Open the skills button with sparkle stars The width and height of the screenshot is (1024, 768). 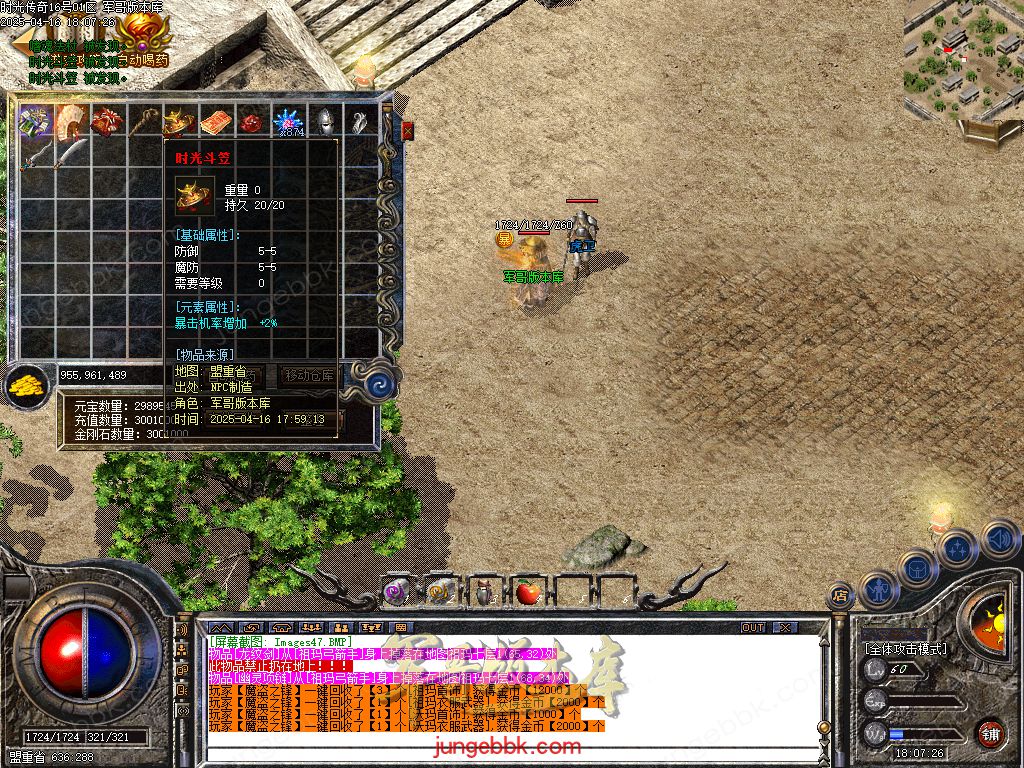pyautogui.click(x=958, y=548)
